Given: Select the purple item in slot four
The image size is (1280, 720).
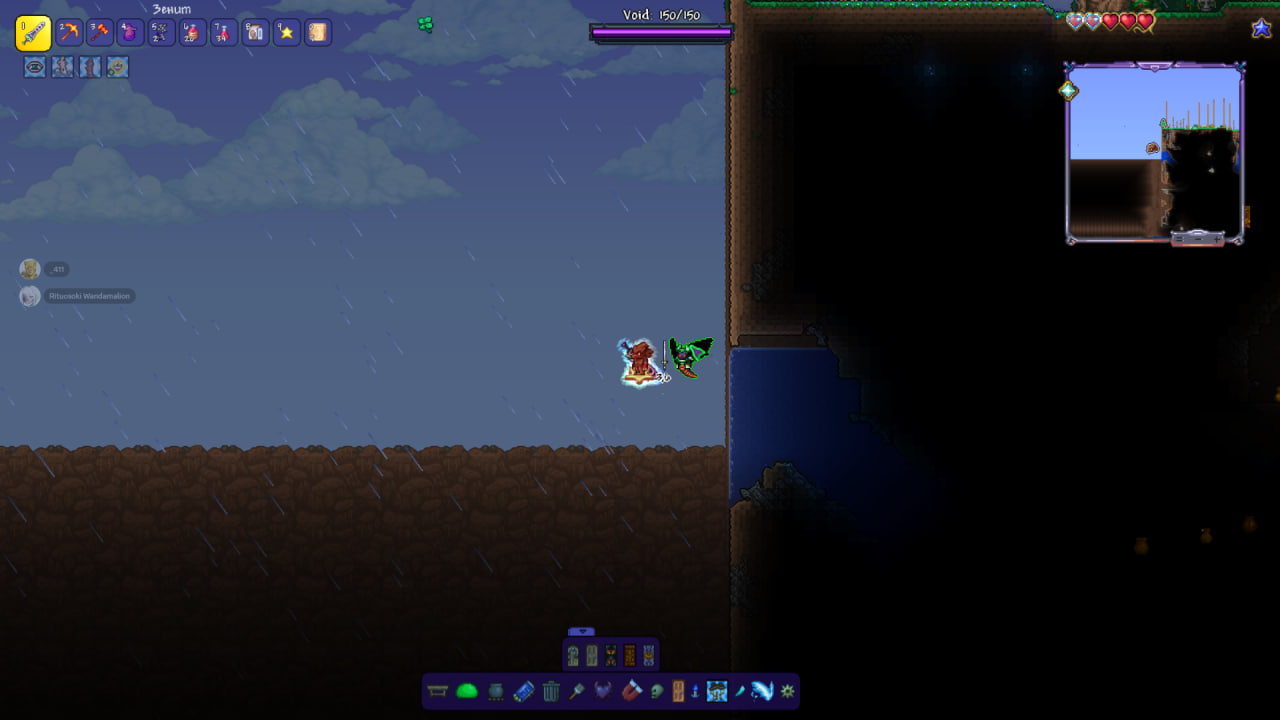Looking at the screenshot, I should click(x=131, y=33).
